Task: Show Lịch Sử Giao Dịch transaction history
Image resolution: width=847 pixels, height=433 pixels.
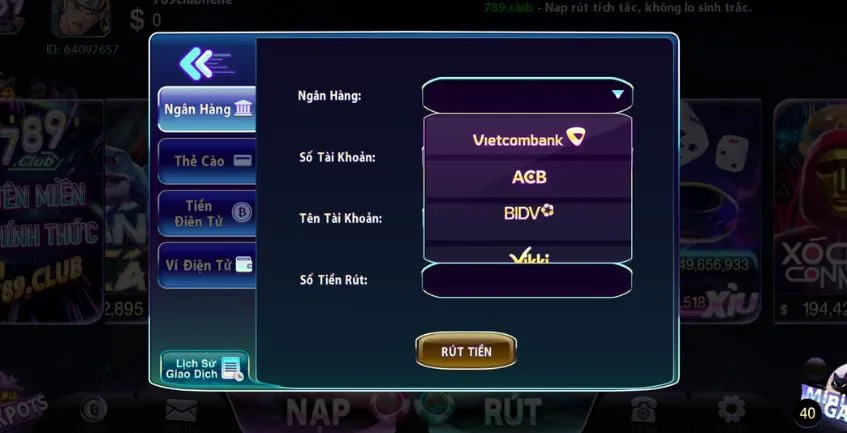Action: click(204, 367)
